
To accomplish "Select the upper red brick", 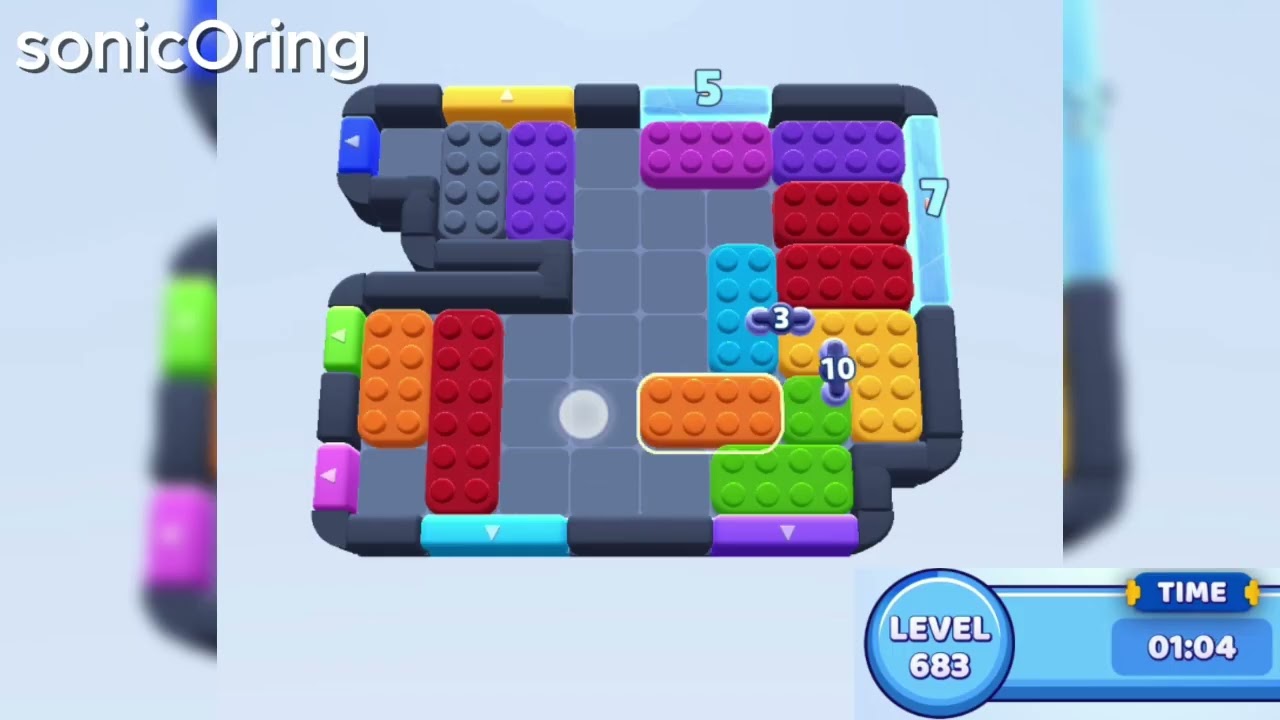I will coord(840,210).
